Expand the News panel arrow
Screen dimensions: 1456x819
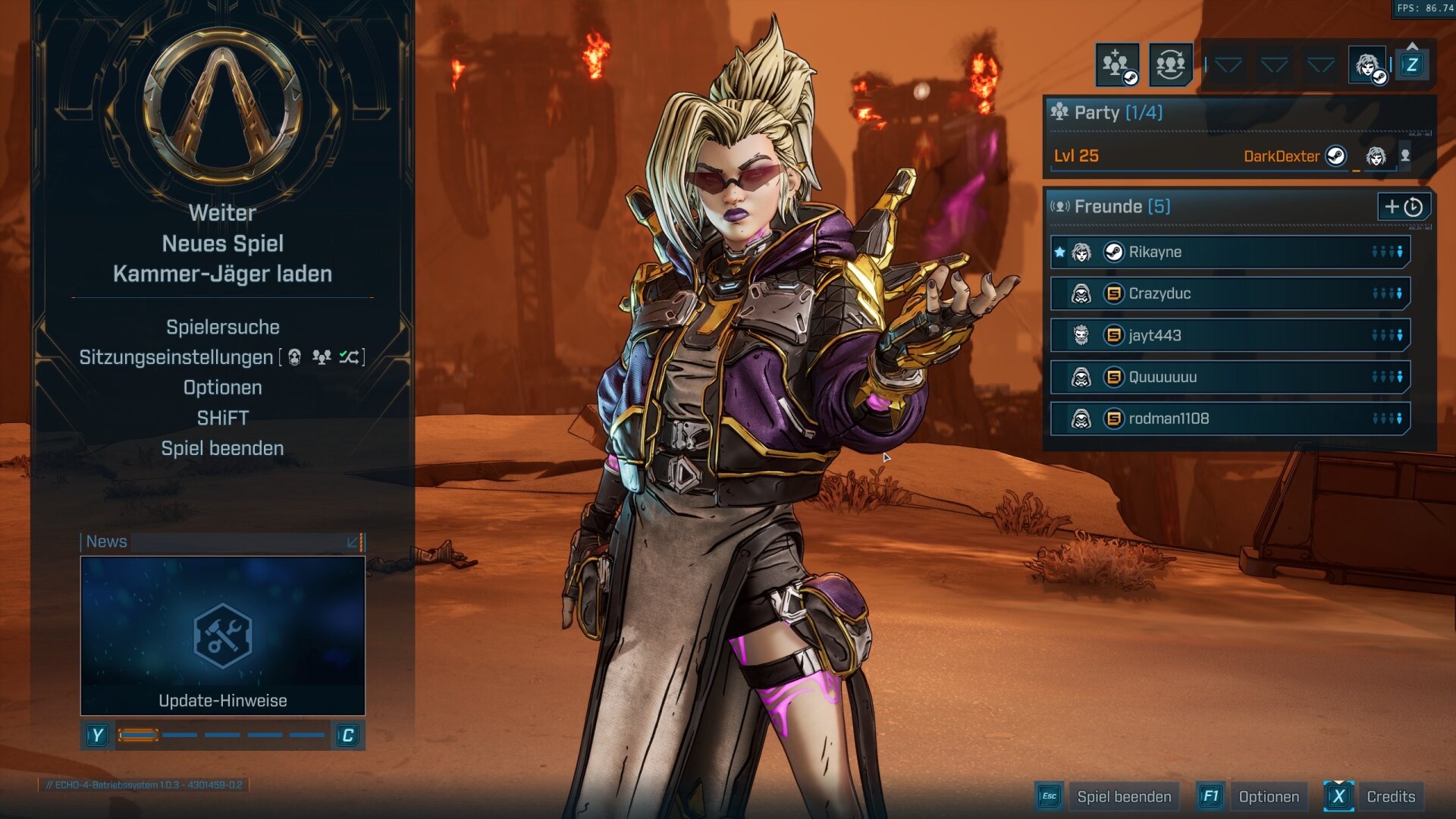pyautogui.click(x=352, y=542)
